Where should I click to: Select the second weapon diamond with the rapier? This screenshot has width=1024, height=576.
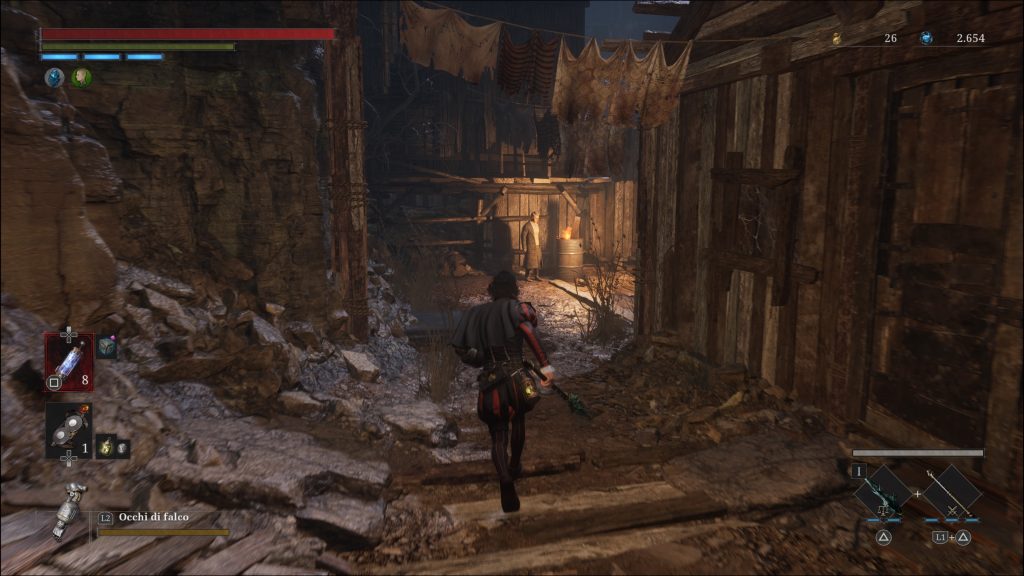(950, 492)
